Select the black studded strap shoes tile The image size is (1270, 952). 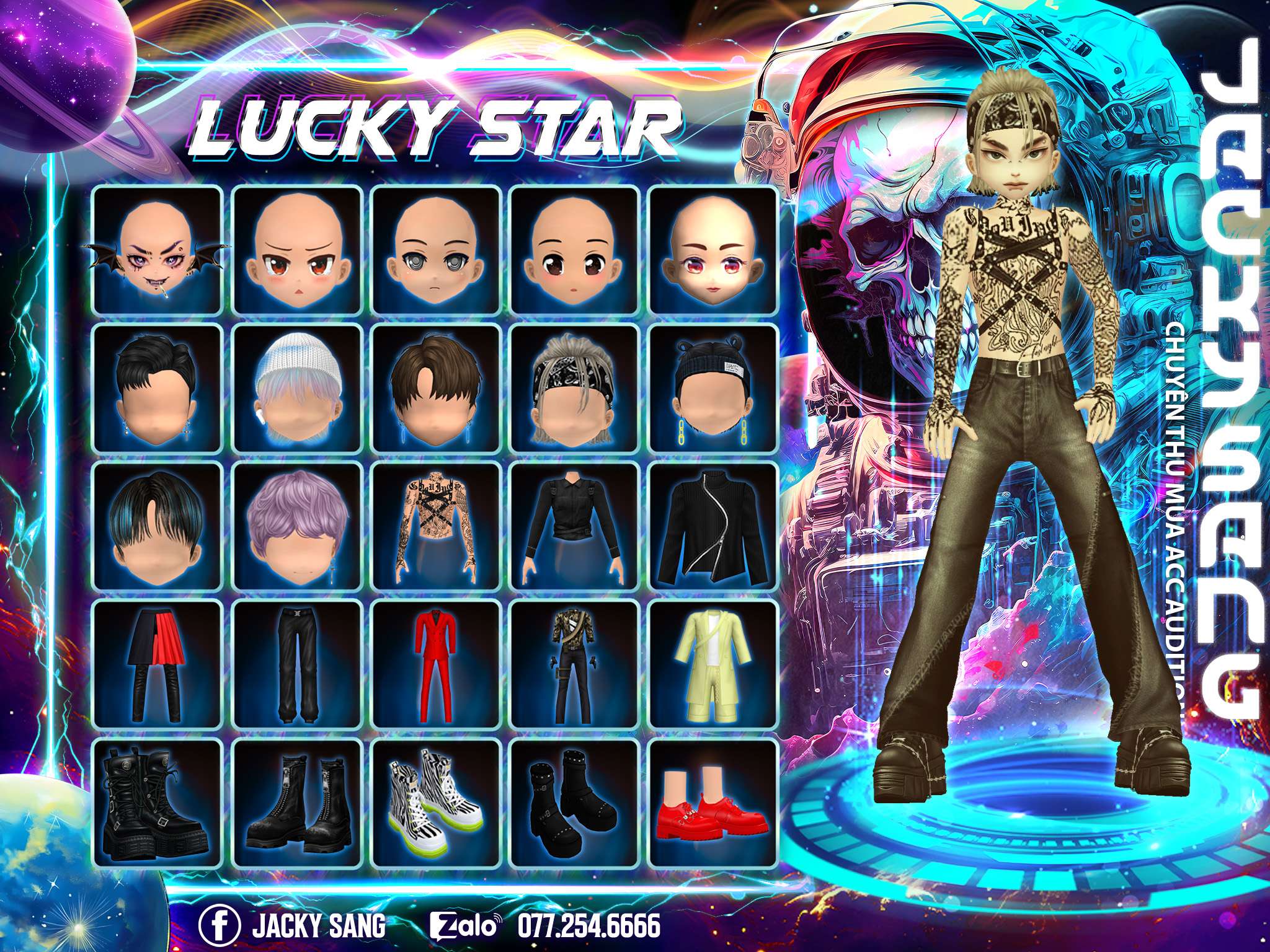click(574, 803)
